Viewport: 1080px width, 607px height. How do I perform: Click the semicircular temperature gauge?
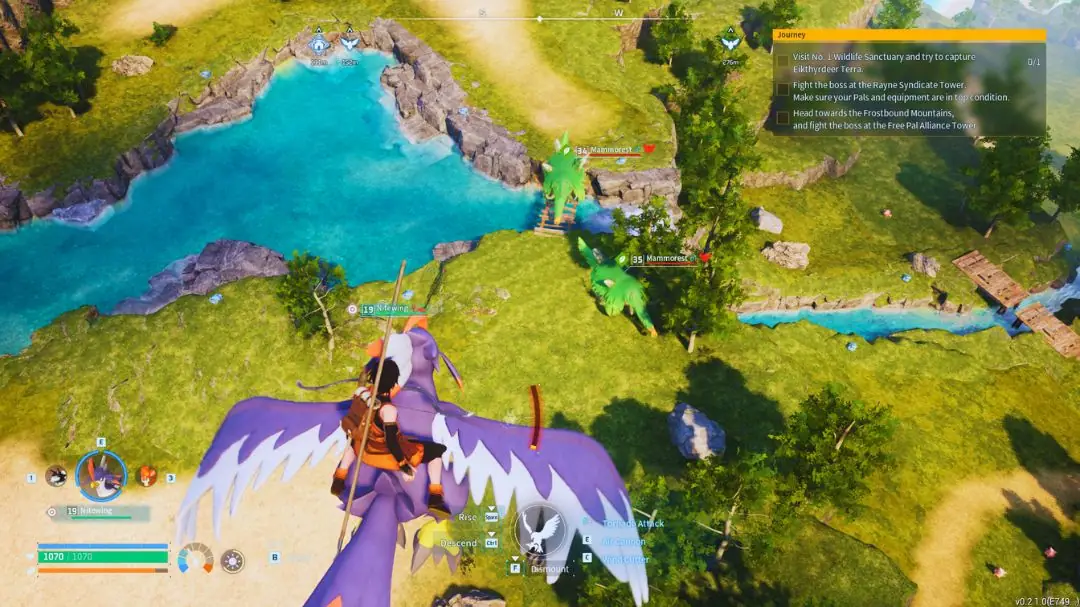pos(195,558)
